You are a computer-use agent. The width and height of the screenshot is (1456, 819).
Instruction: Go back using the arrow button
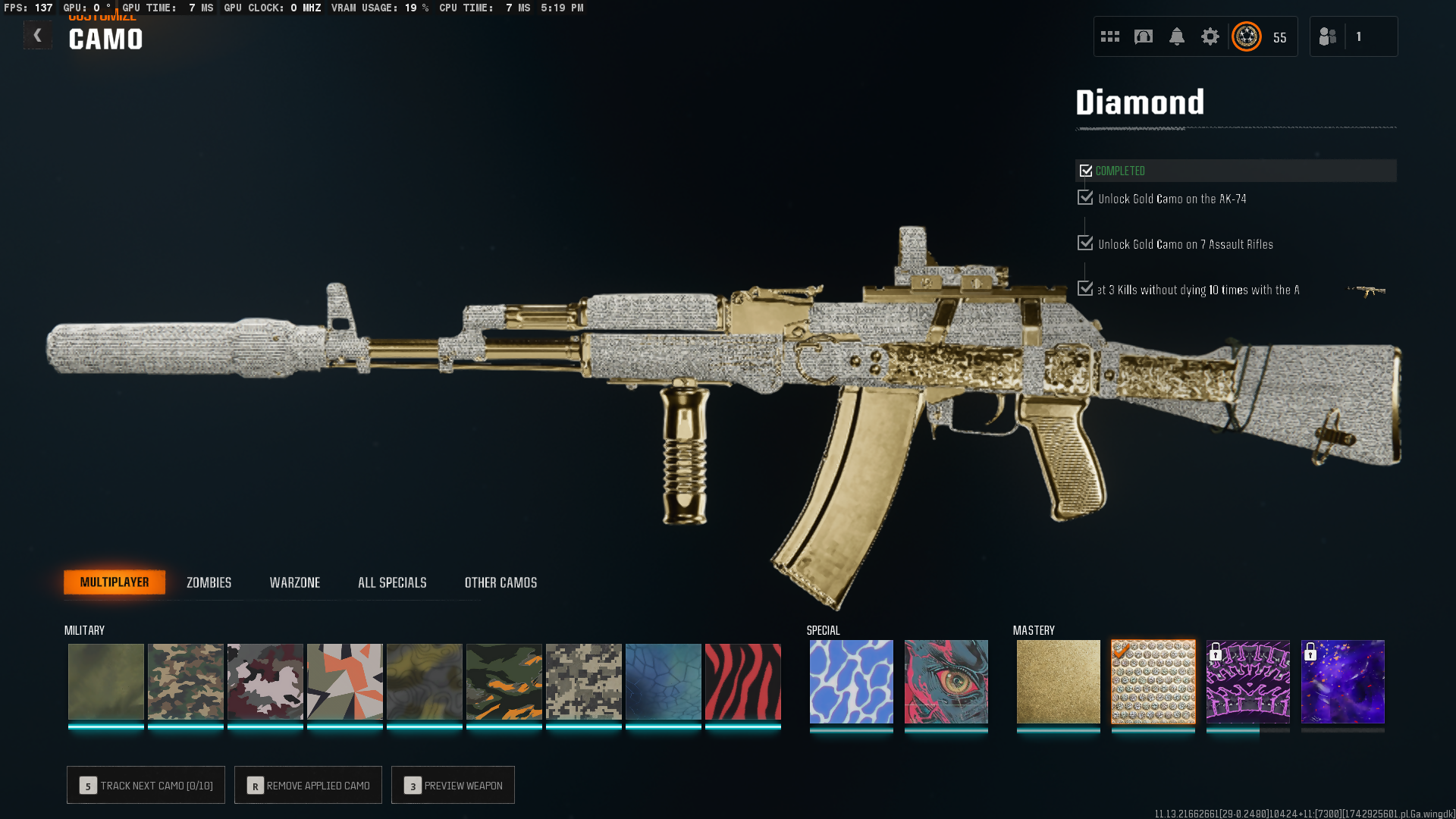coord(37,36)
